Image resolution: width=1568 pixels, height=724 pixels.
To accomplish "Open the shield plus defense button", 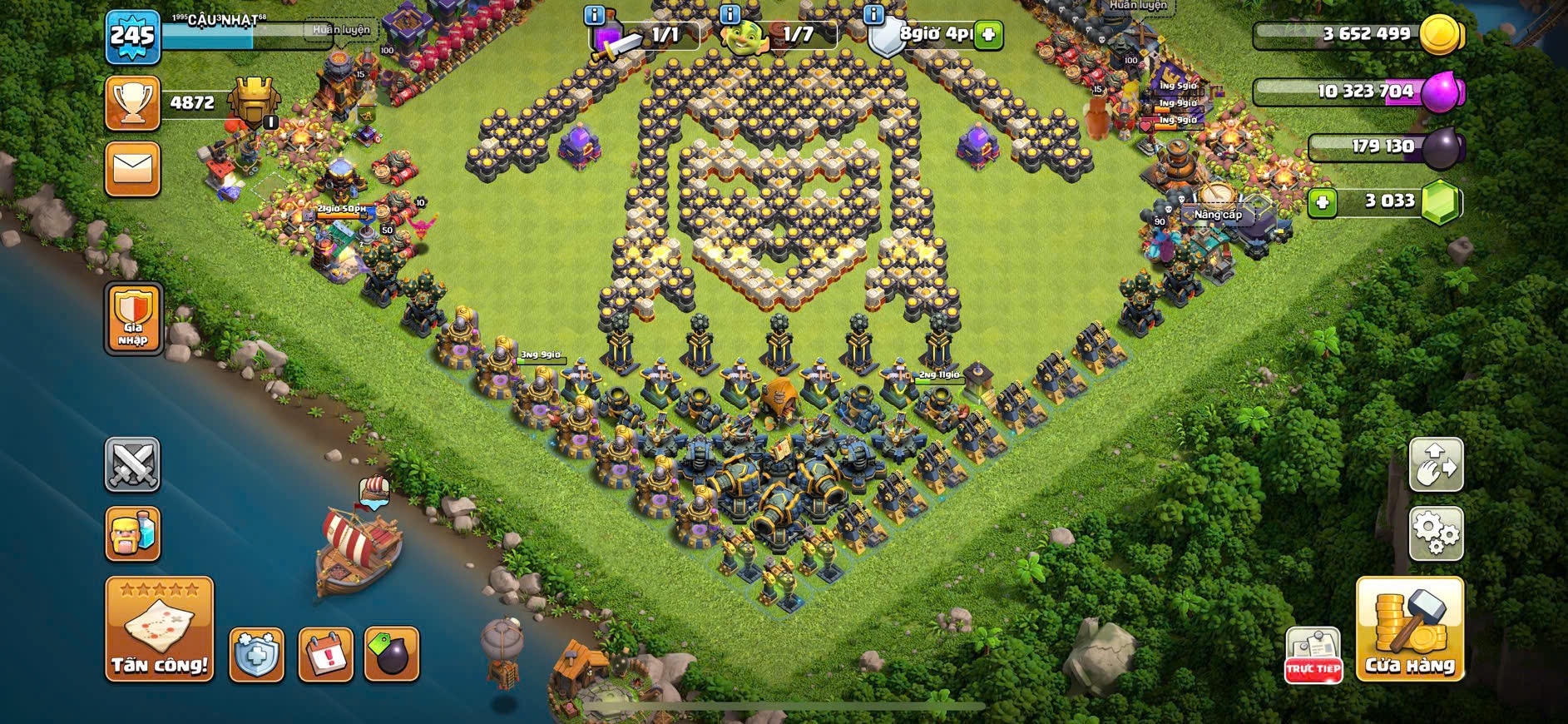I will [256, 655].
